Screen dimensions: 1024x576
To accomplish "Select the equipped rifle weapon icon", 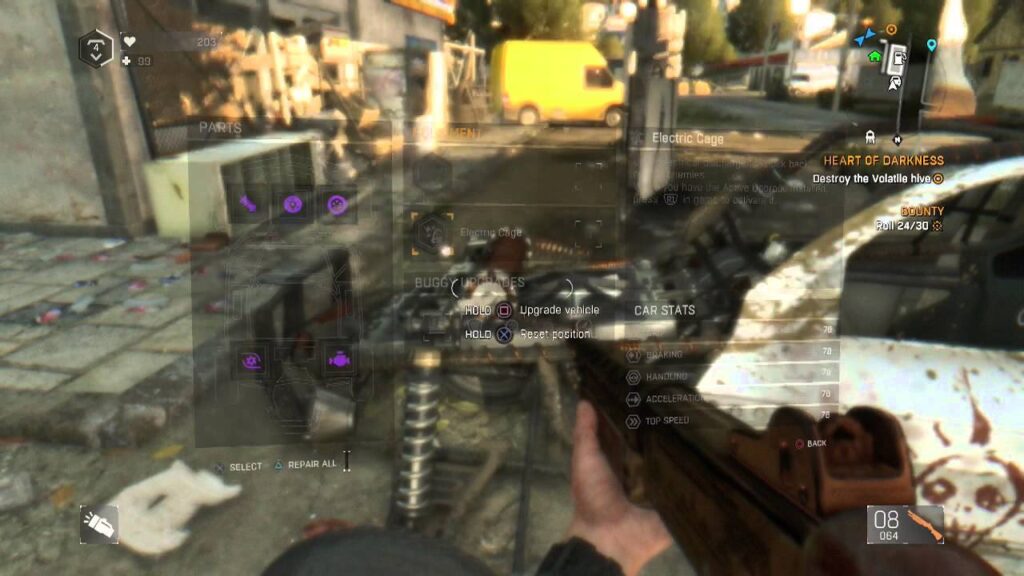I will [923, 523].
